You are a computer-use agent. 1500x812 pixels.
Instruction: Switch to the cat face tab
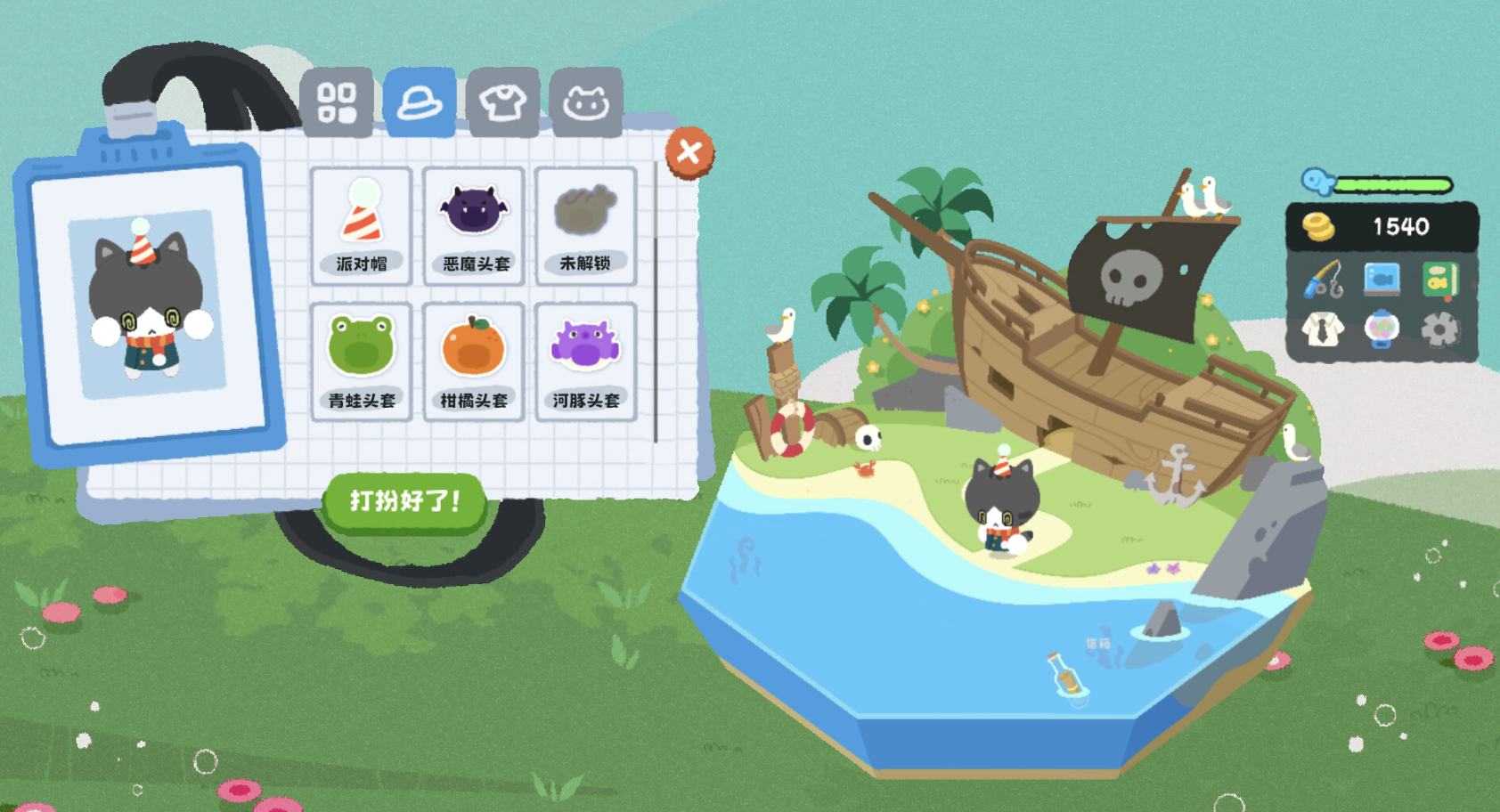click(585, 102)
